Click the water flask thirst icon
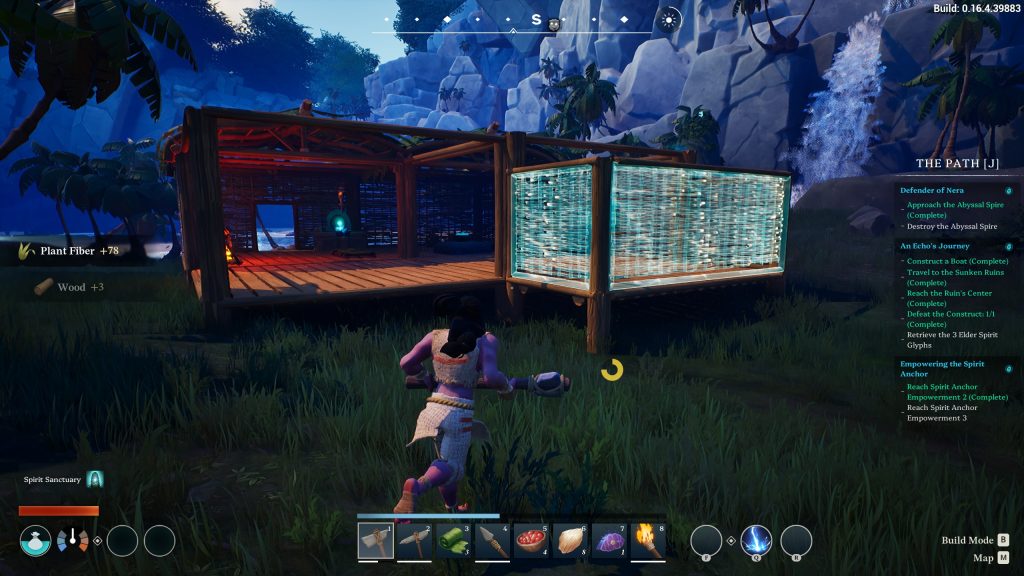Image resolution: width=1024 pixels, height=576 pixels. coord(35,541)
